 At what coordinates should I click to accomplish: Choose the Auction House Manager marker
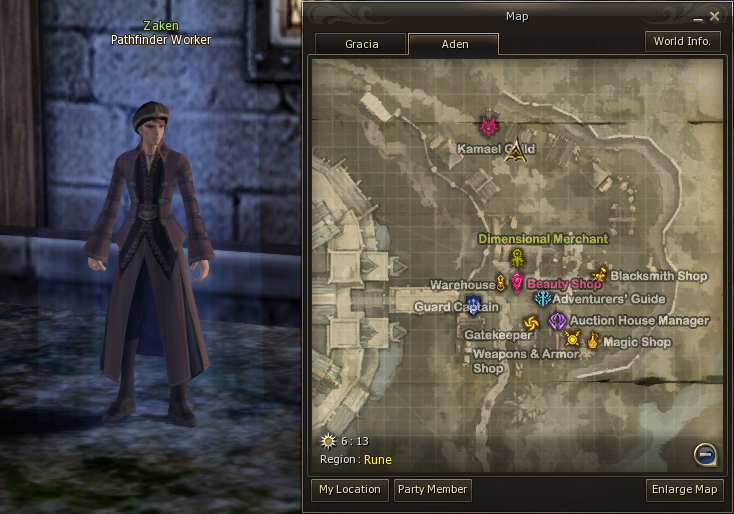coord(557,321)
